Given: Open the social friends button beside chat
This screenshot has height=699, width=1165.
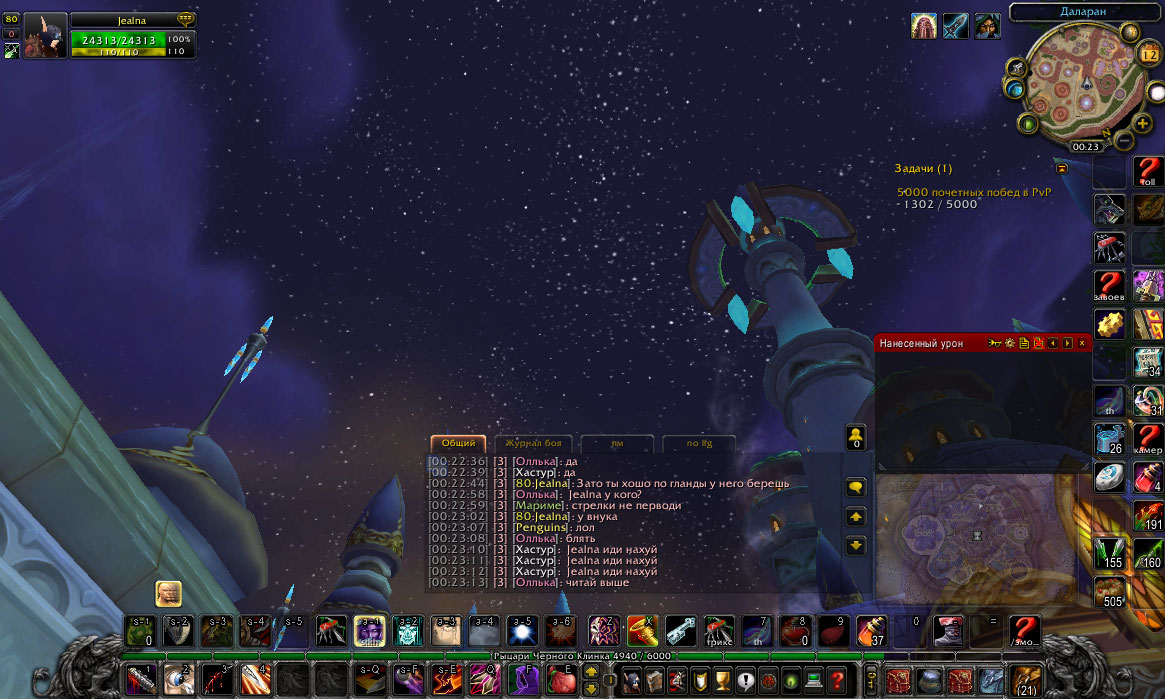Looking at the screenshot, I should click(856, 436).
